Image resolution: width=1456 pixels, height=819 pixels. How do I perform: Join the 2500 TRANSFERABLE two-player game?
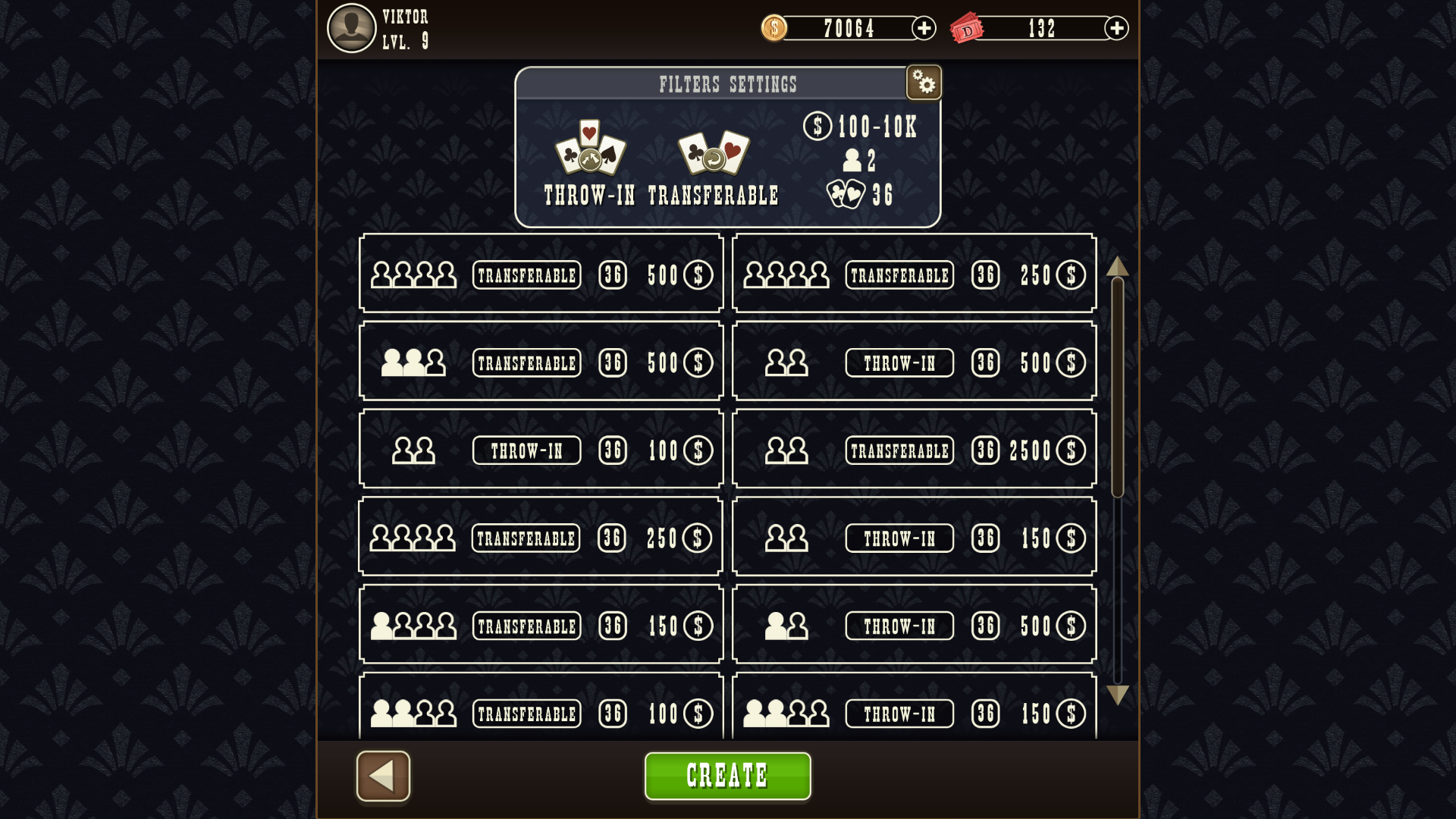pos(914,448)
